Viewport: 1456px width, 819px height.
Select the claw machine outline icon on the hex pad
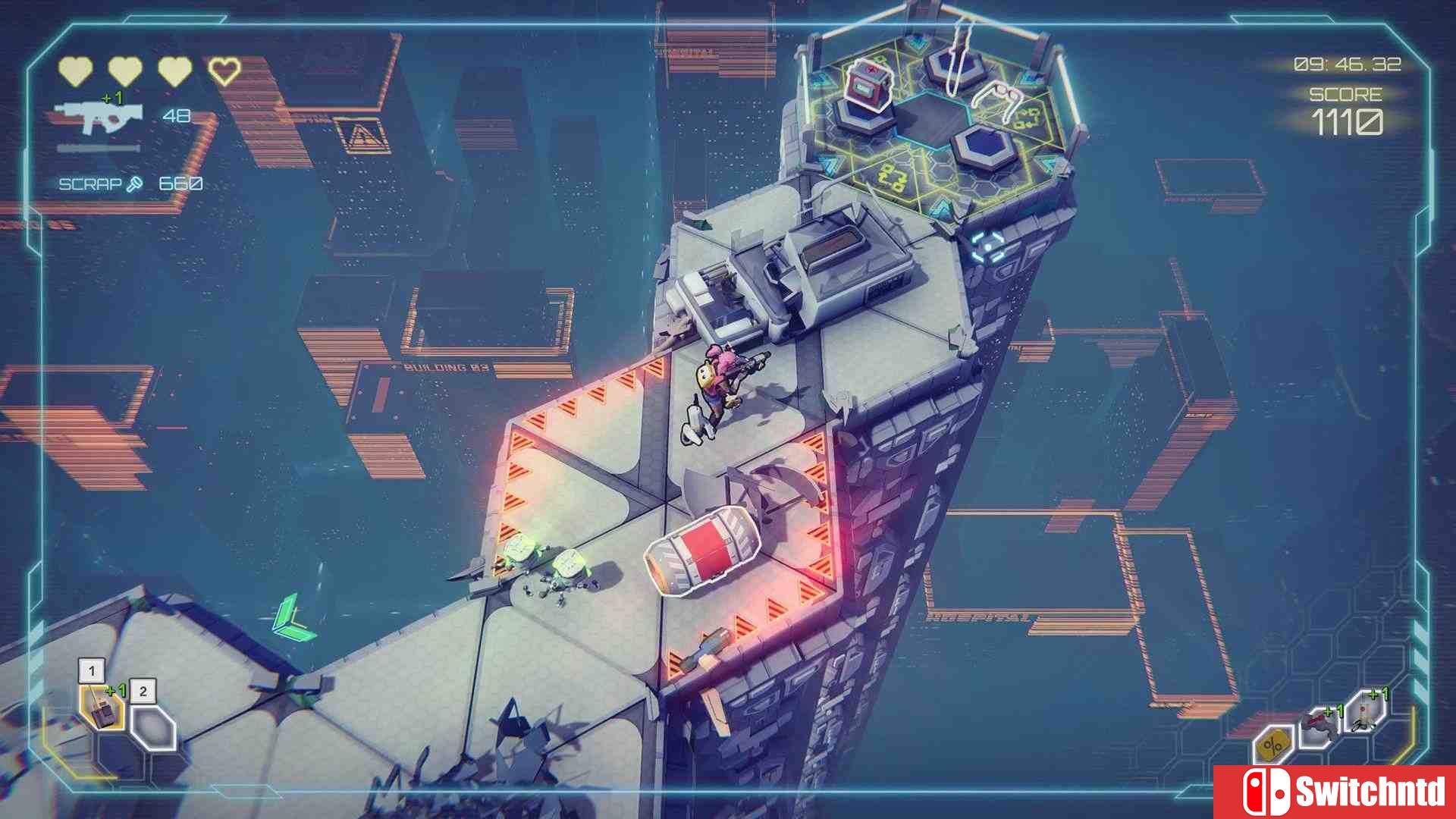click(1003, 99)
